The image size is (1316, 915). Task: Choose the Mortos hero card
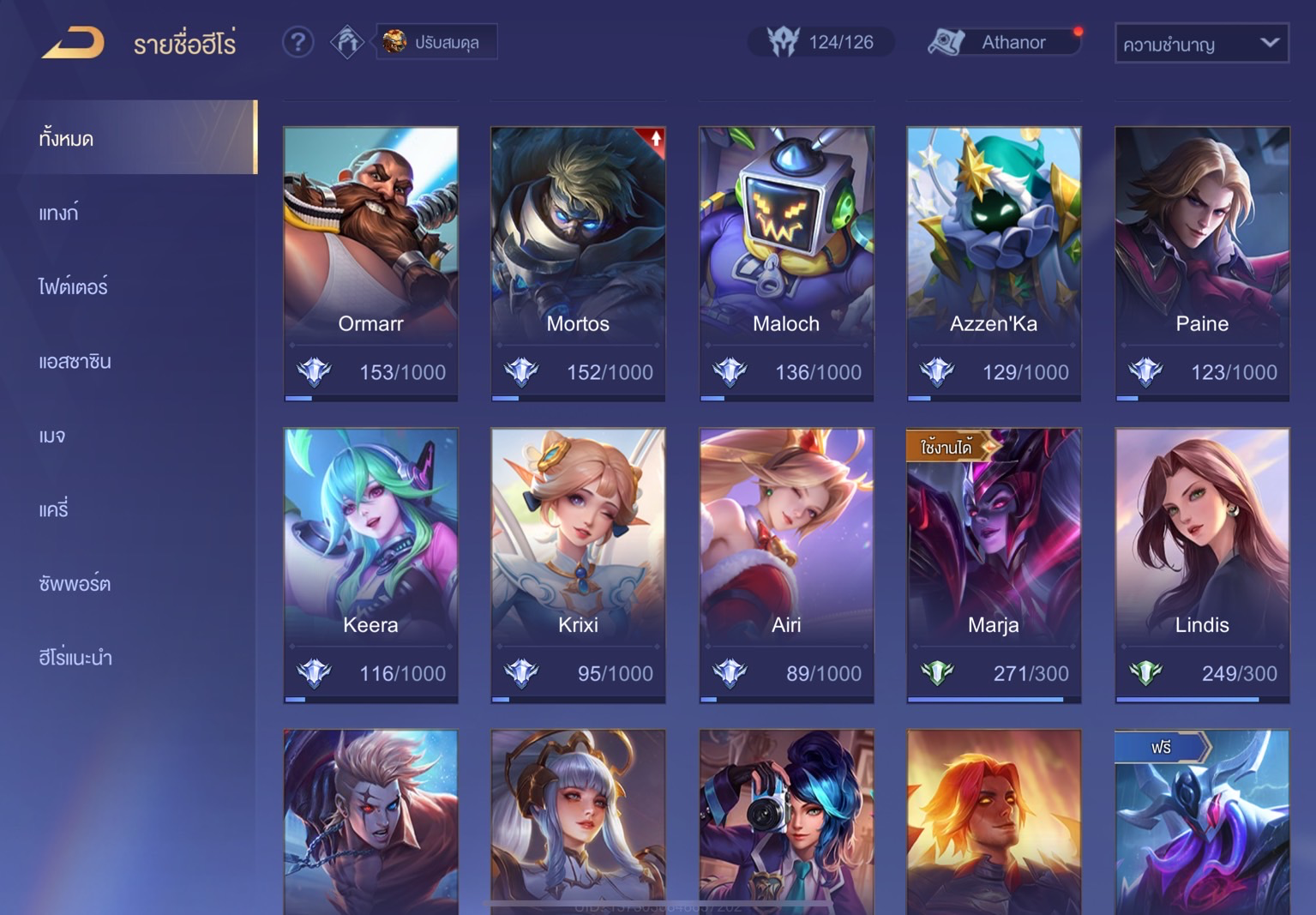(x=578, y=263)
